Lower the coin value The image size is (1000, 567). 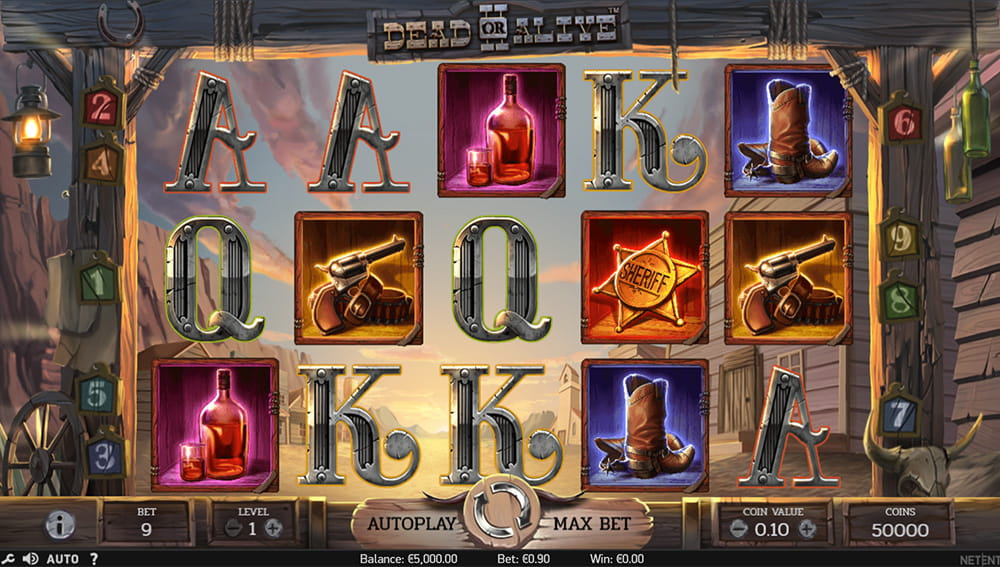[740, 529]
